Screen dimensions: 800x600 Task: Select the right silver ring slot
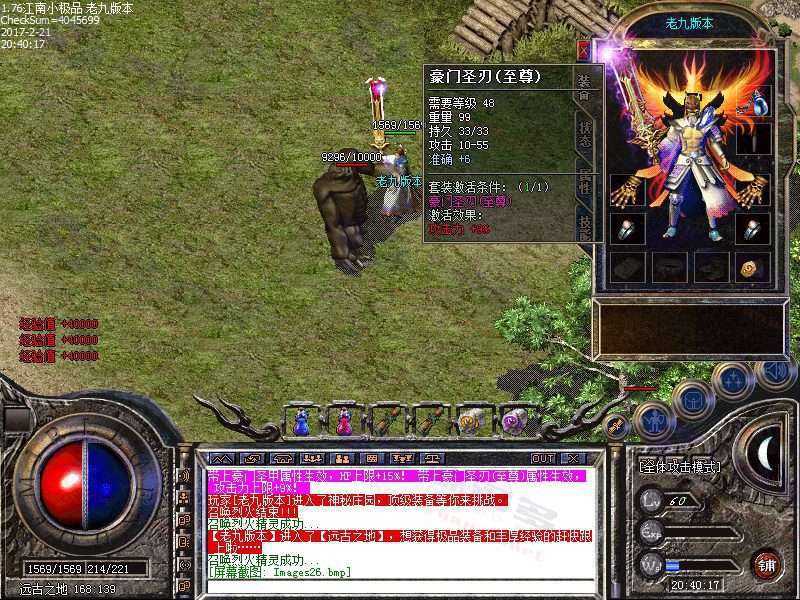tap(753, 228)
